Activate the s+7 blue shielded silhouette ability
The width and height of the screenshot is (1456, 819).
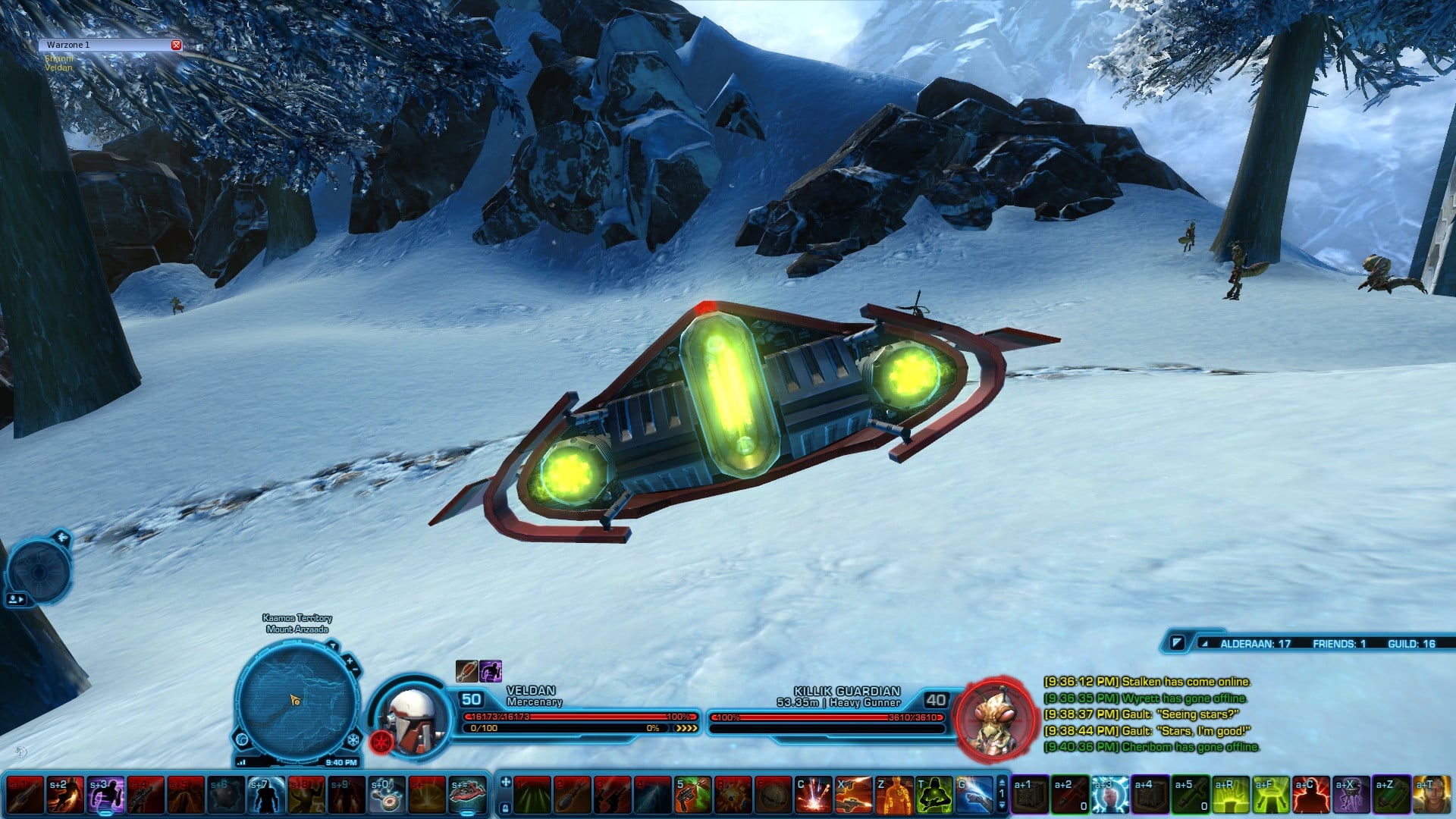pos(265,795)
